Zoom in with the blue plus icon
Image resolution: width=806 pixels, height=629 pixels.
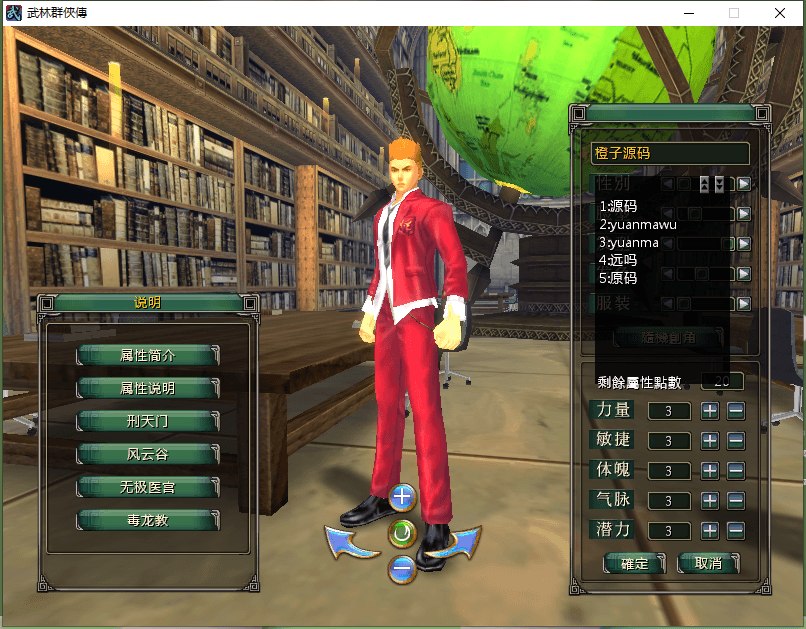pos(402,496)
